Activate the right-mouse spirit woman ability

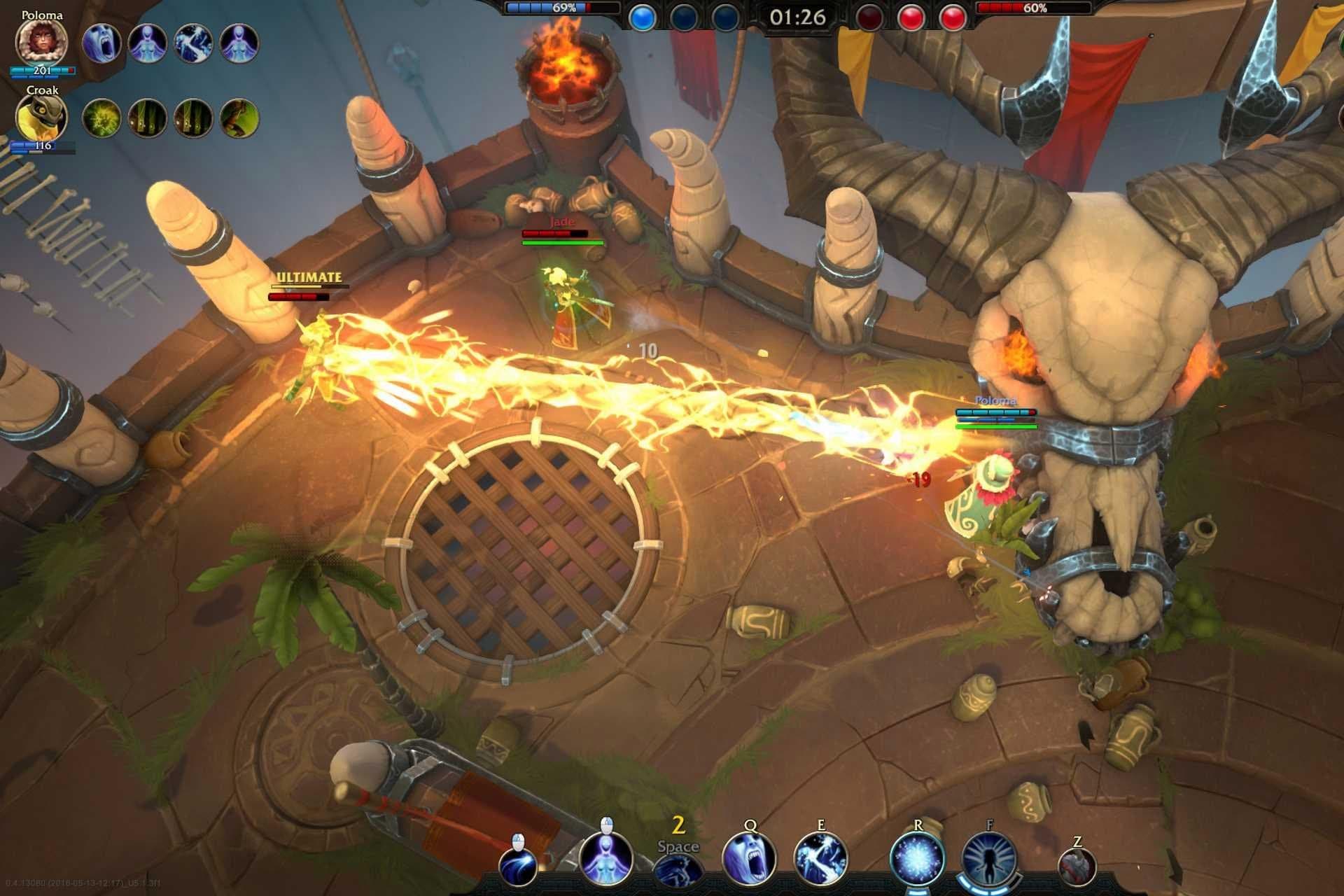[x=606, y=859]
